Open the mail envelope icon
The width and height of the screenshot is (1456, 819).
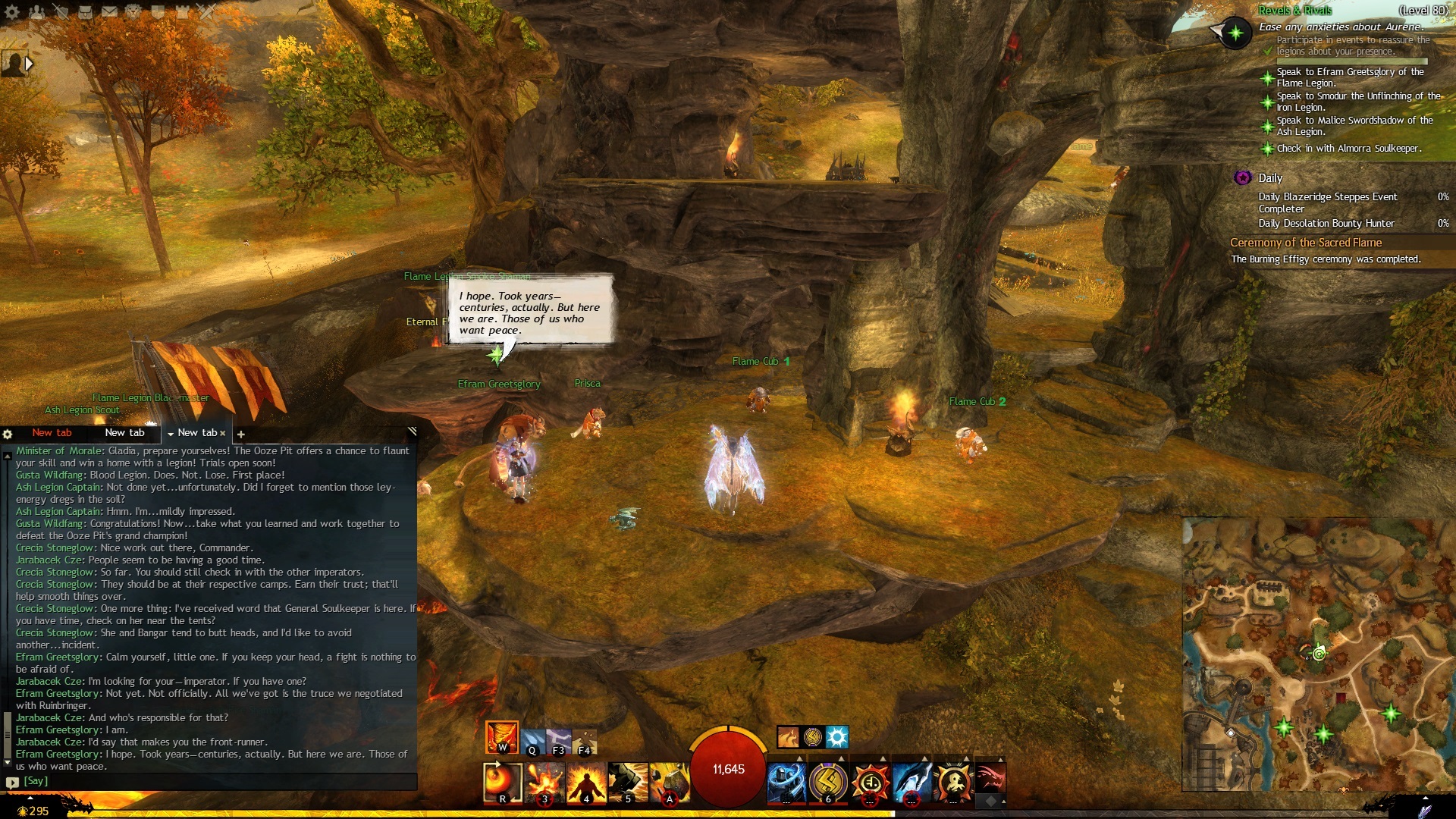109,11
